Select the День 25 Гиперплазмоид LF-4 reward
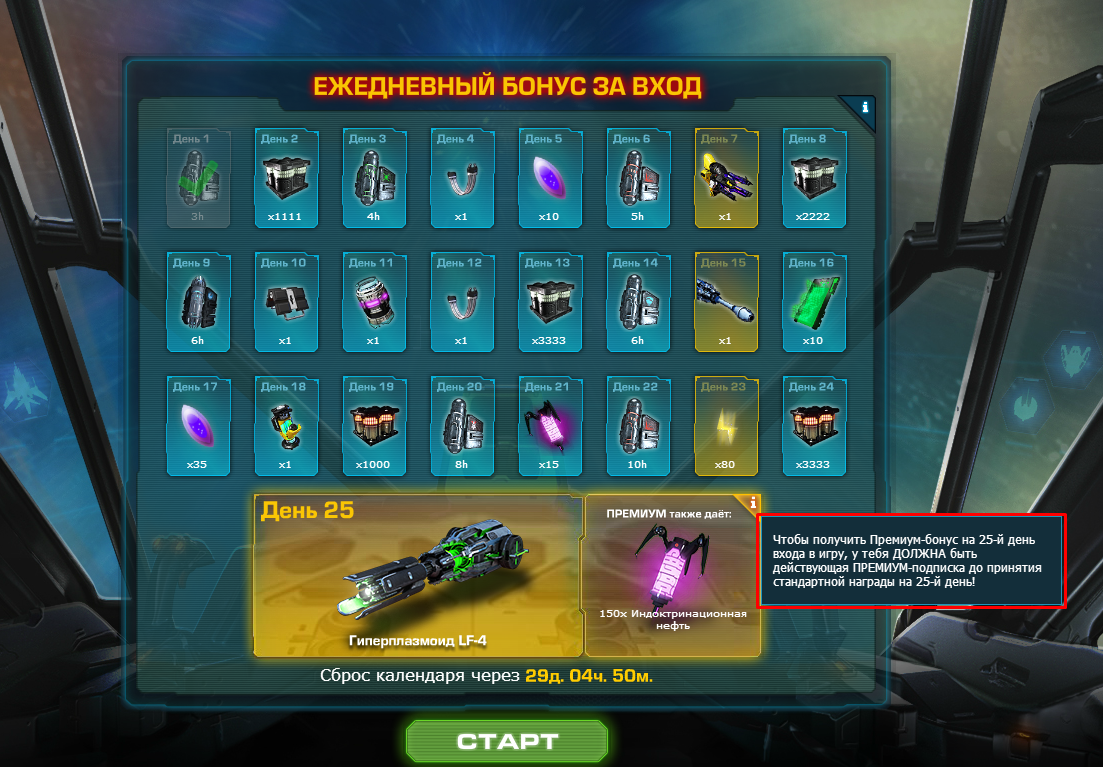Image resolution: width=1103 pixels, height=767 pixels. [x=418, y=575]
